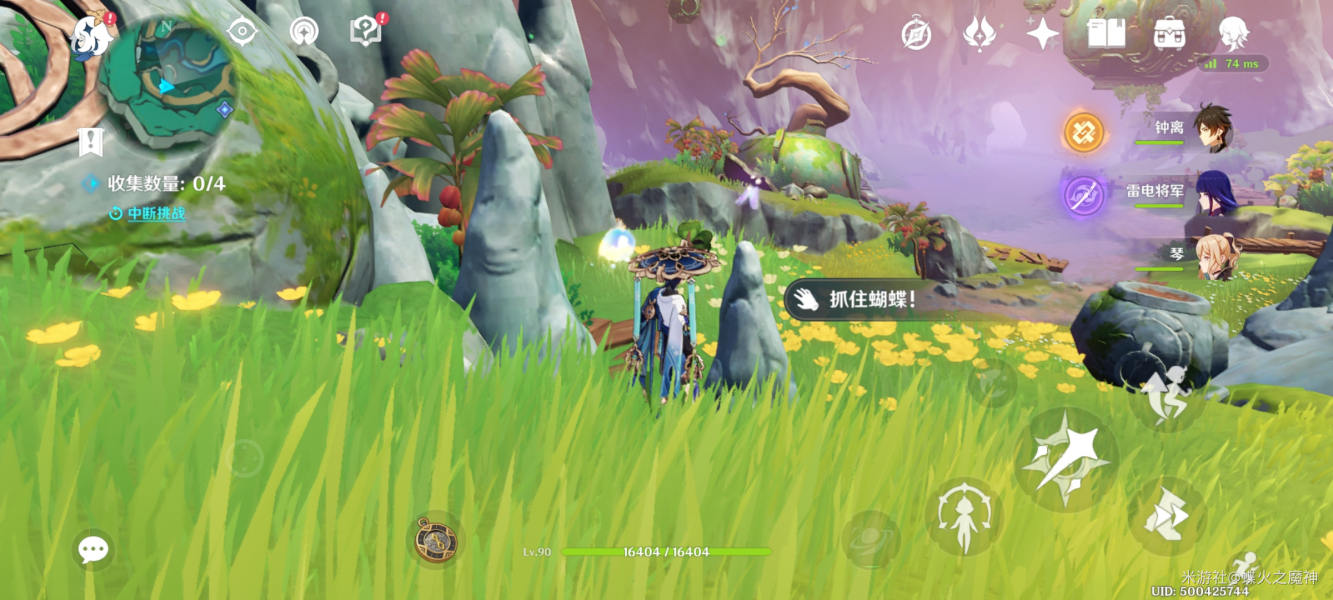Click 中断挑战 to interrupt the challenge
The width and height of the screenshot is (1333, 600).
click(154, 213)
